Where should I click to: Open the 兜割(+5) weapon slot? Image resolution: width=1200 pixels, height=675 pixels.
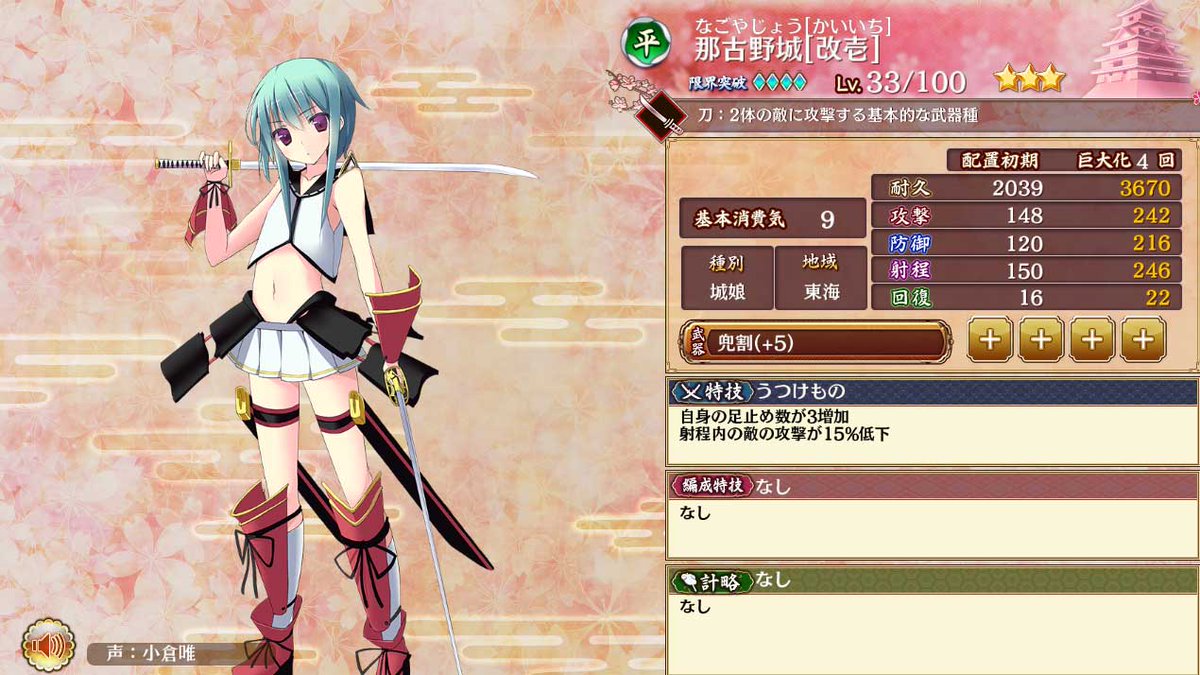pyautogui.click(x=815, y=342)
